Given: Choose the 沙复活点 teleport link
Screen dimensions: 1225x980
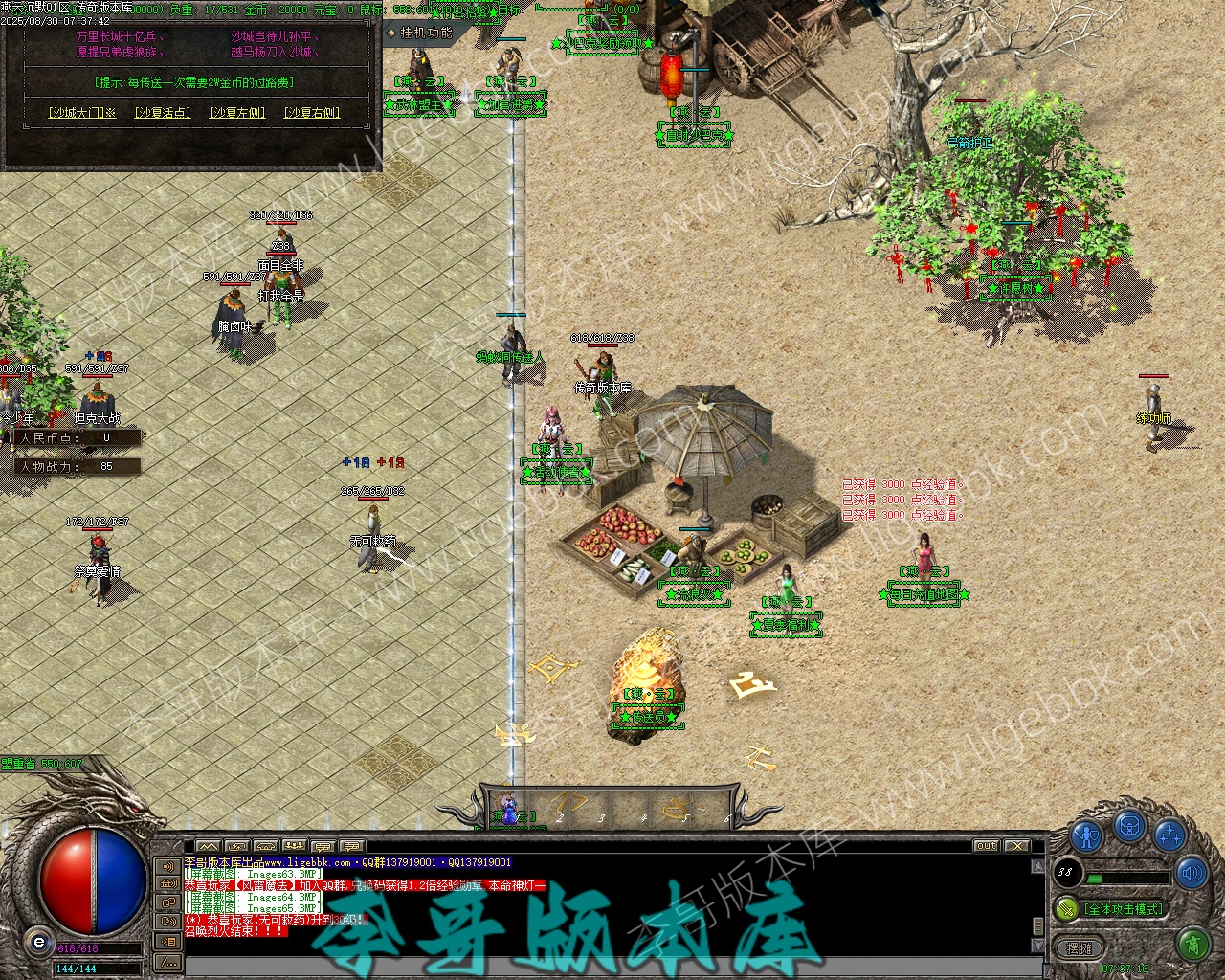Looking at the screenshot, I should pyautogui.click(x=162, y=113).
